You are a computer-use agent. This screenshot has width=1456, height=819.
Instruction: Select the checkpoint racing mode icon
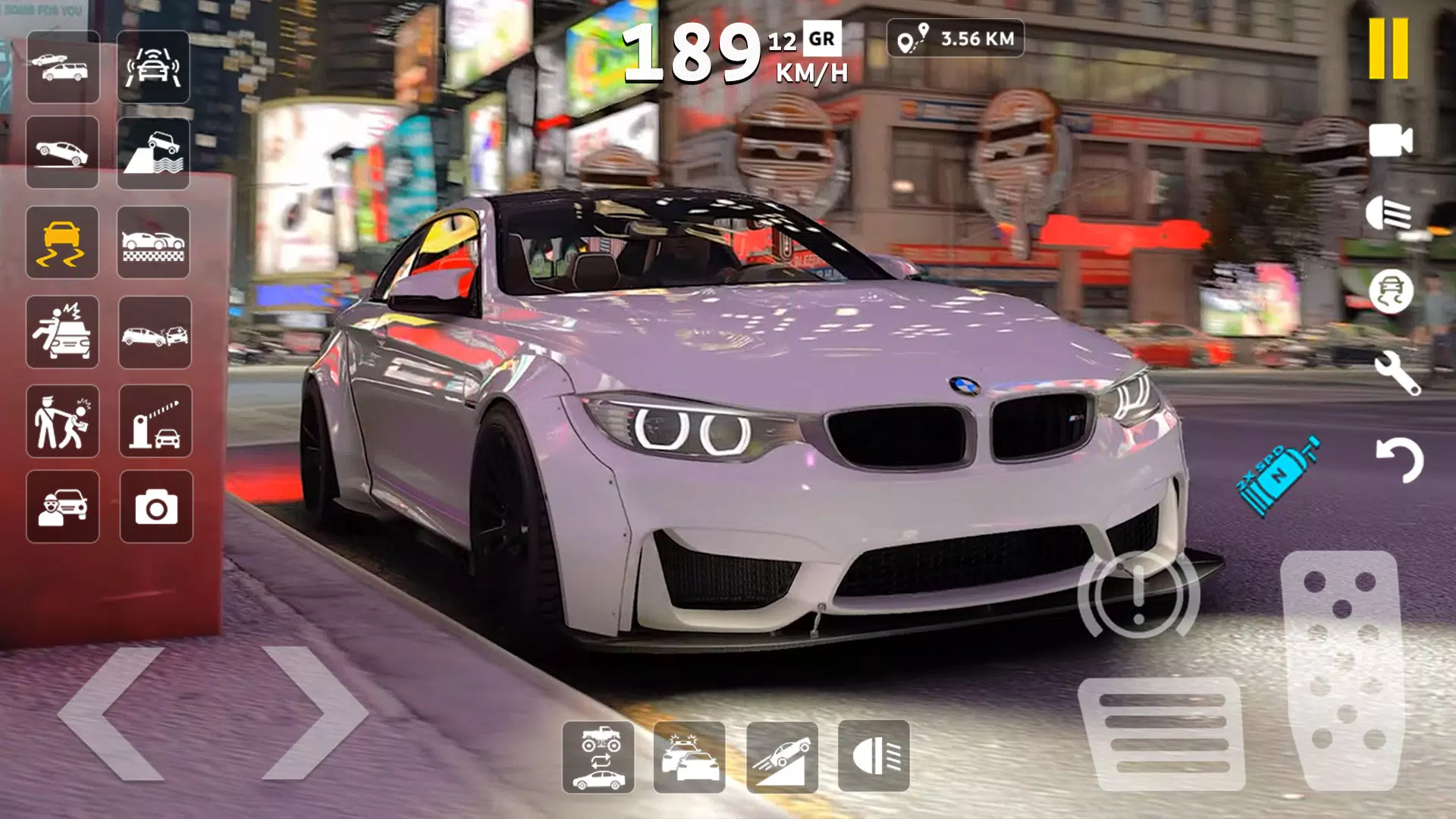[x=154, y=243]
